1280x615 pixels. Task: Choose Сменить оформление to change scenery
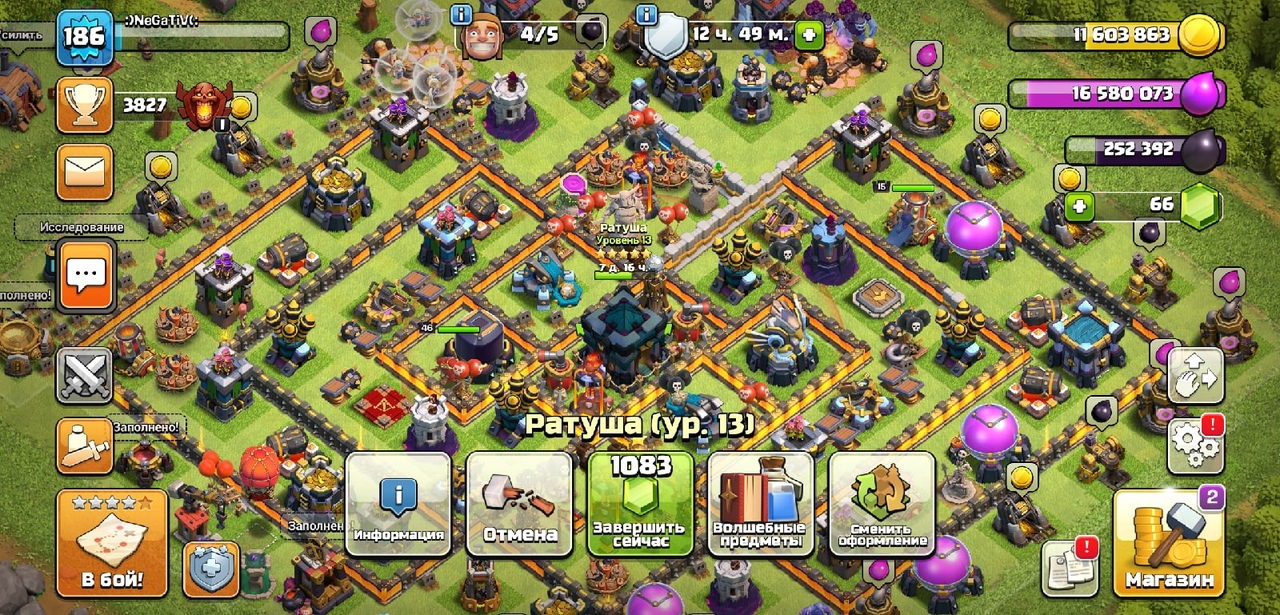click(x=881, y=504)
